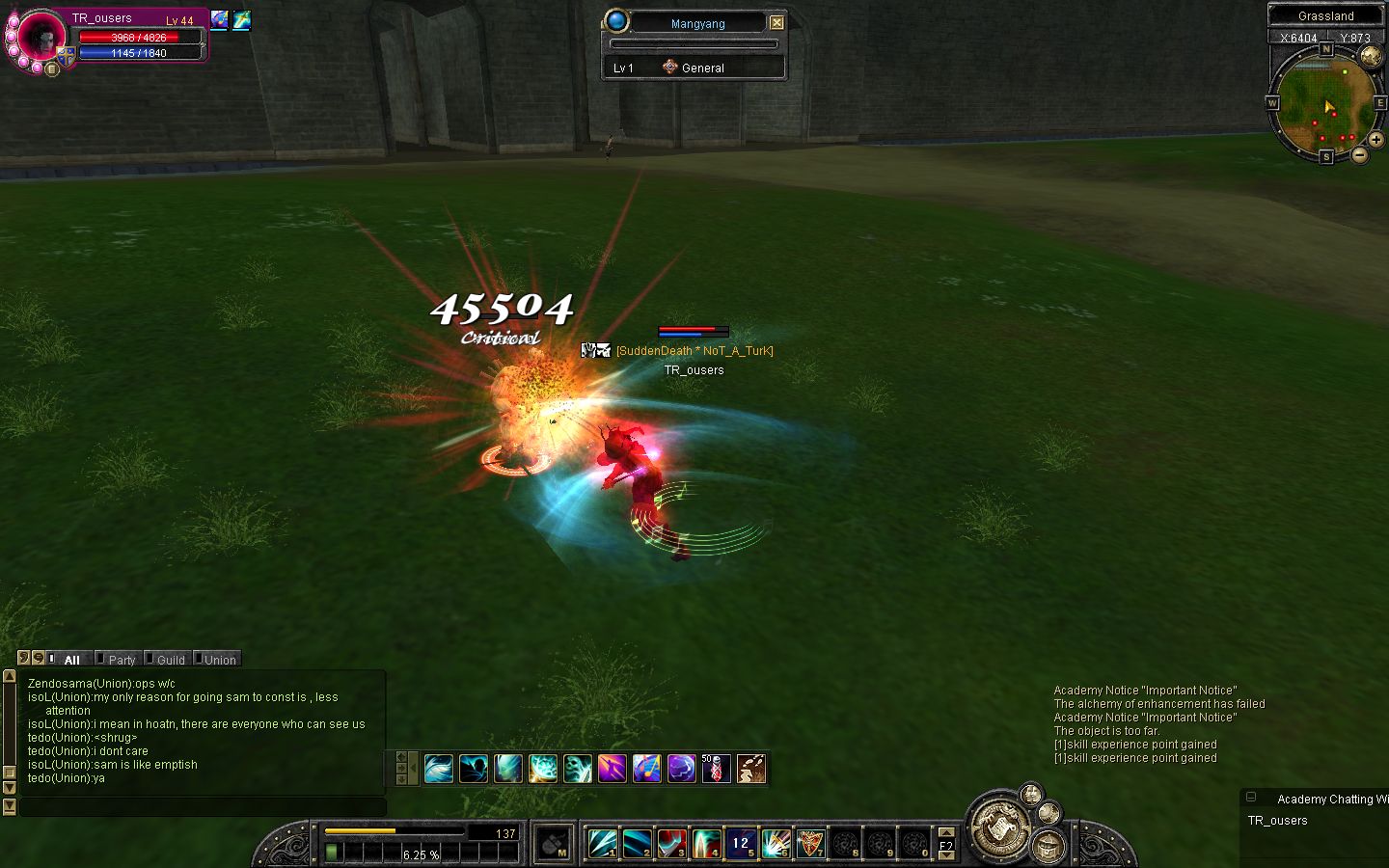The image size is (1389, 868).
Task: Select the sword buff icon by player frame
Action: click(x=241, y=19)
